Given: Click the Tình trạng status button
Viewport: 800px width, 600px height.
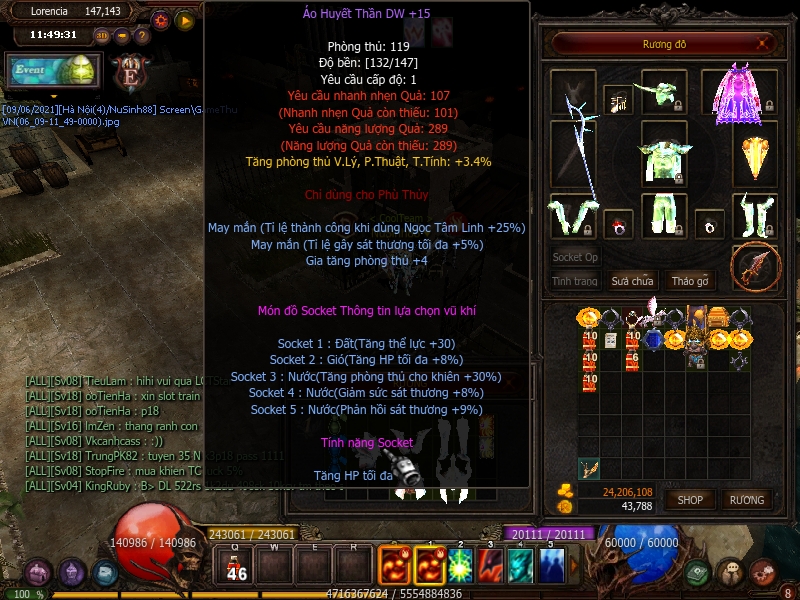Looking at the screenshot, I should 575,281.
